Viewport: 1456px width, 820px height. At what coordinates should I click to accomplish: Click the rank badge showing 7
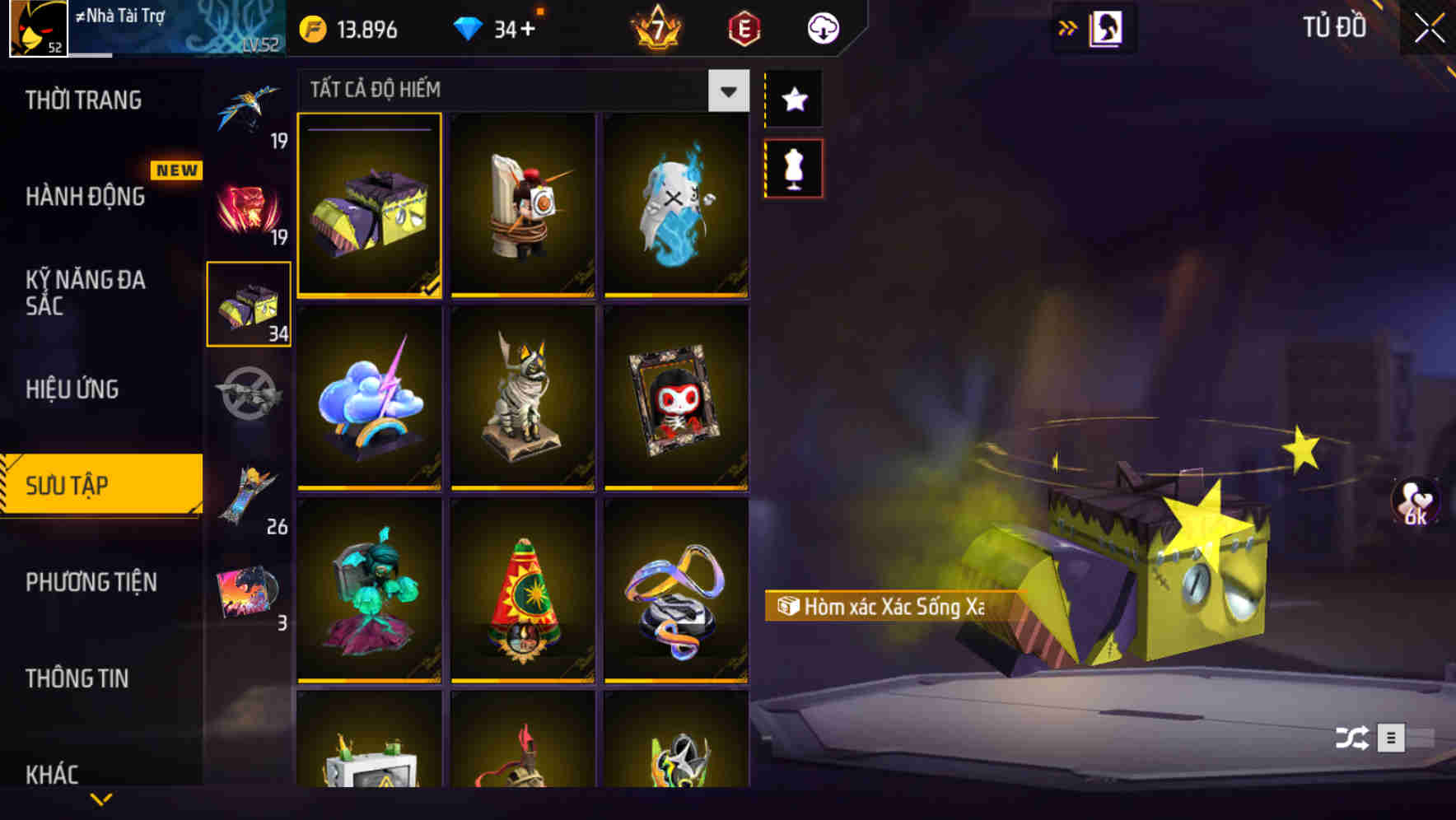(x=655, y=29)
